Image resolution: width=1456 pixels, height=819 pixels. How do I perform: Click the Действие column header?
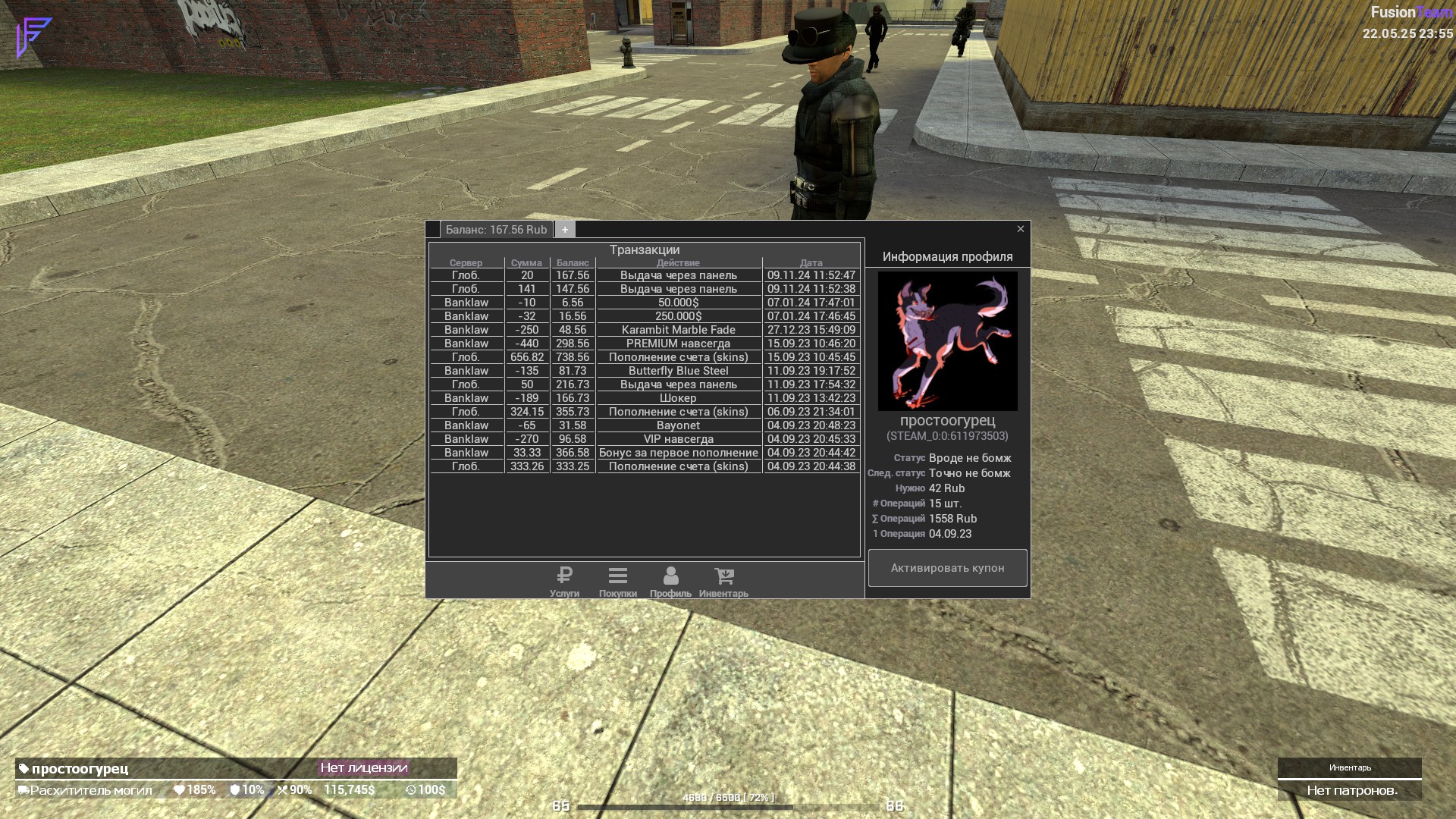point(678,263)
